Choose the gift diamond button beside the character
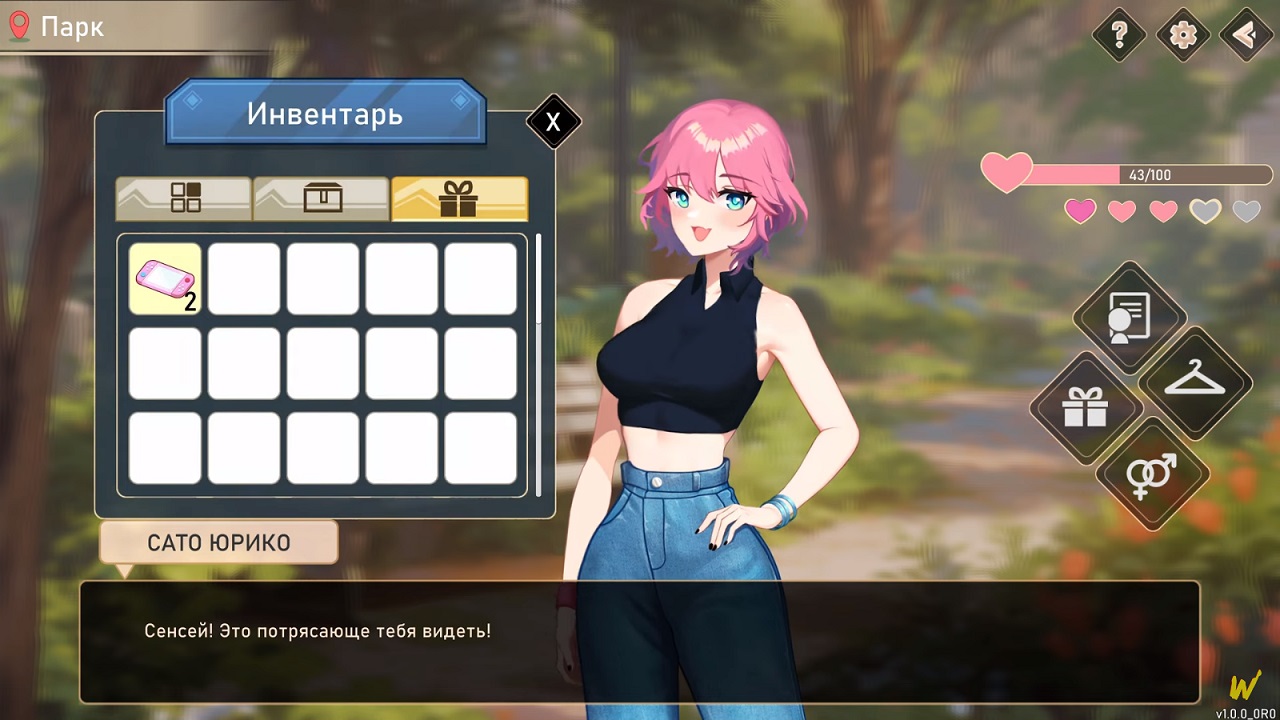The height and width of the screenshot is (720, 1280). click(1086, 408)
